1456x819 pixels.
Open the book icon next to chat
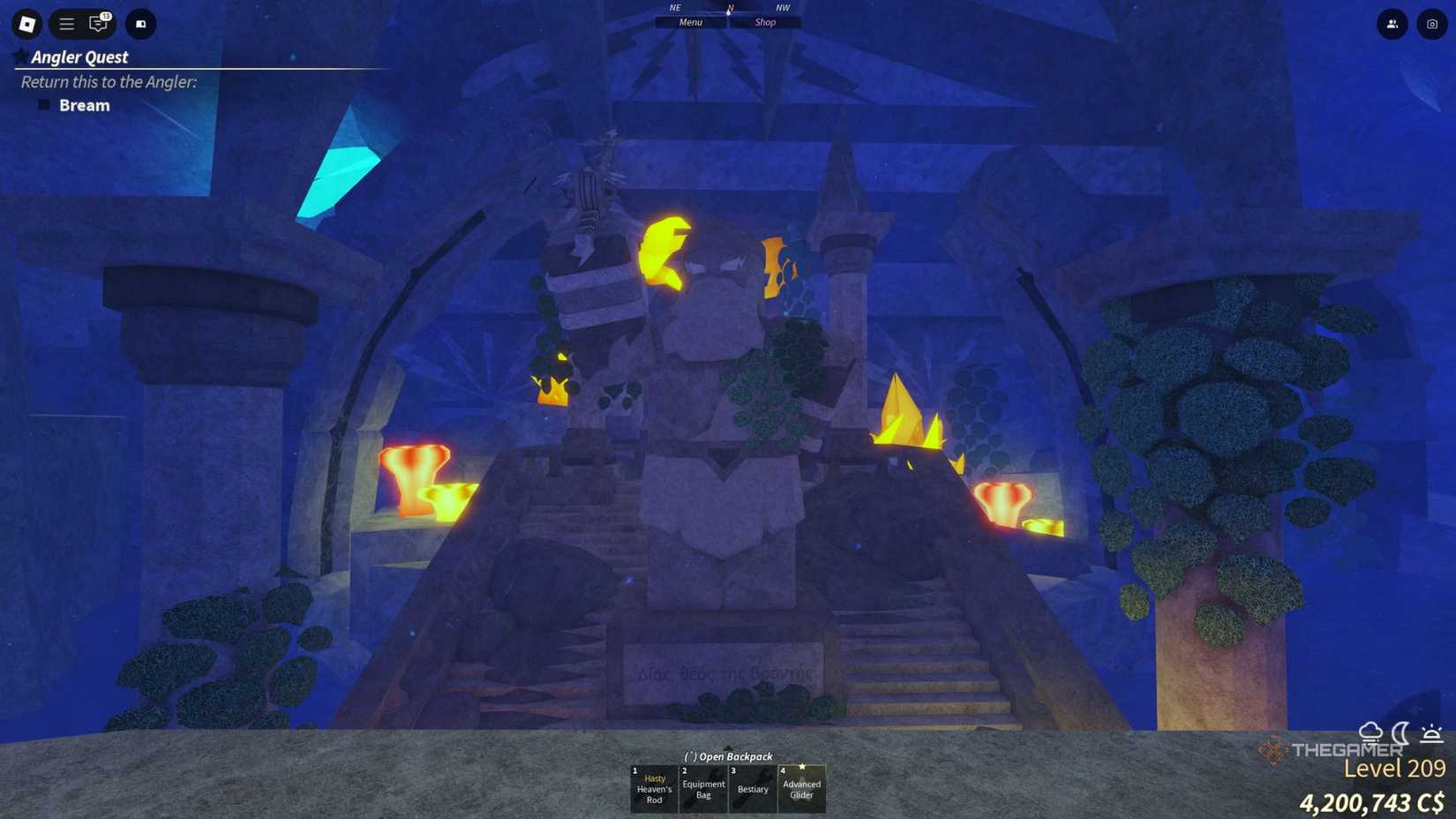click(x=140, y=24)
